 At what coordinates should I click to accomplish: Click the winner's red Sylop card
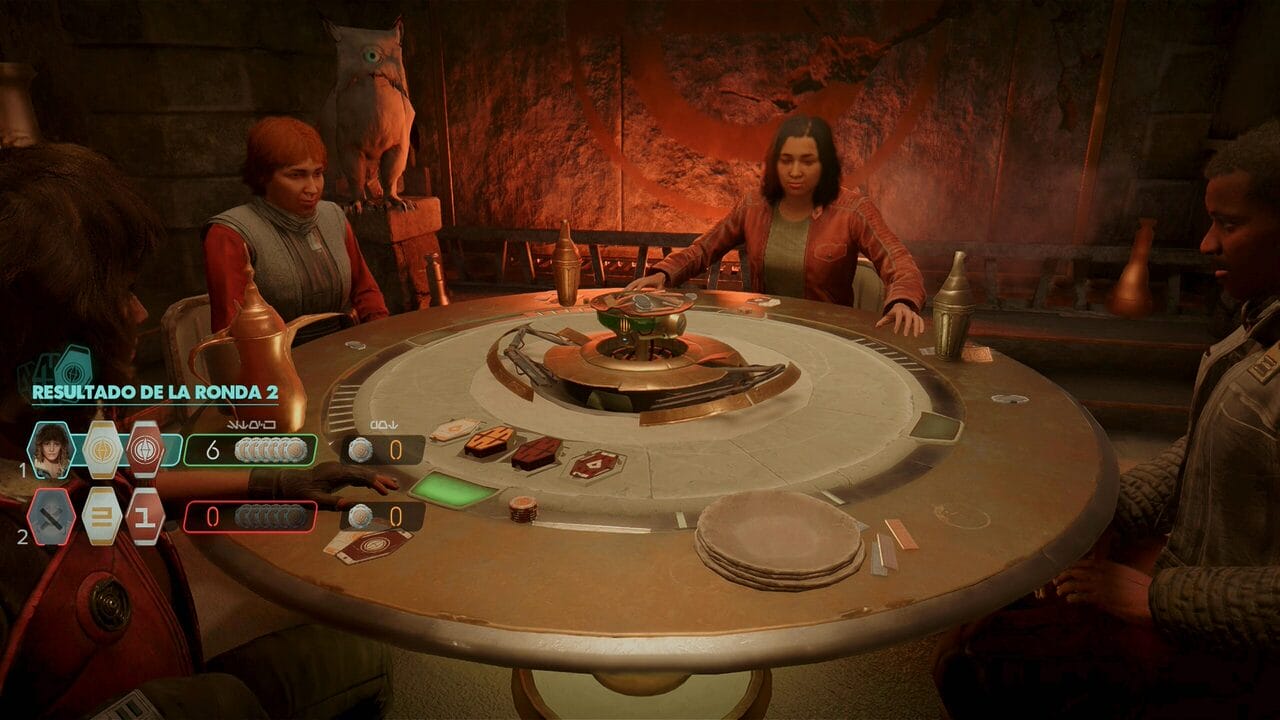click(x=146, y=450)
